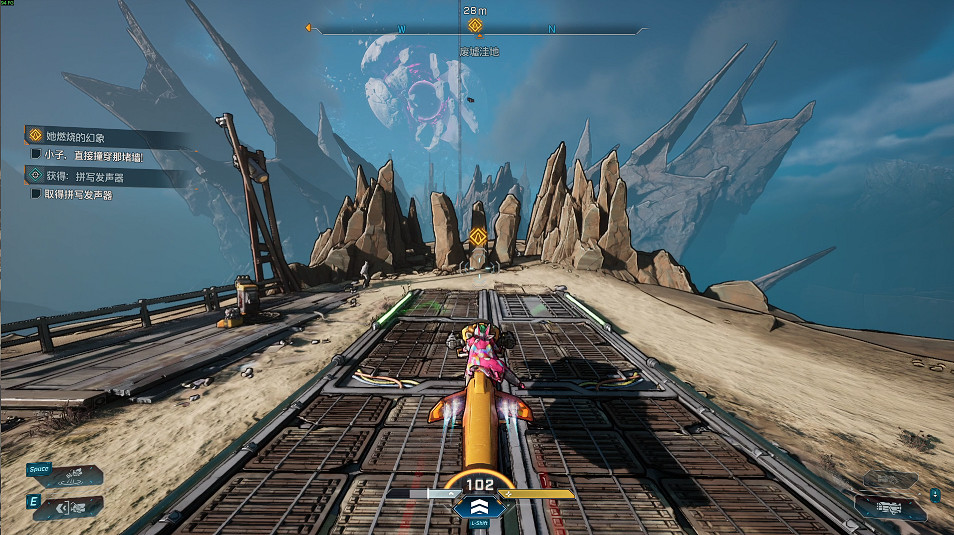
Task: Click the 获得：拼写发声器 quest header
Action: pyautogui.click(x=78, y=175)
